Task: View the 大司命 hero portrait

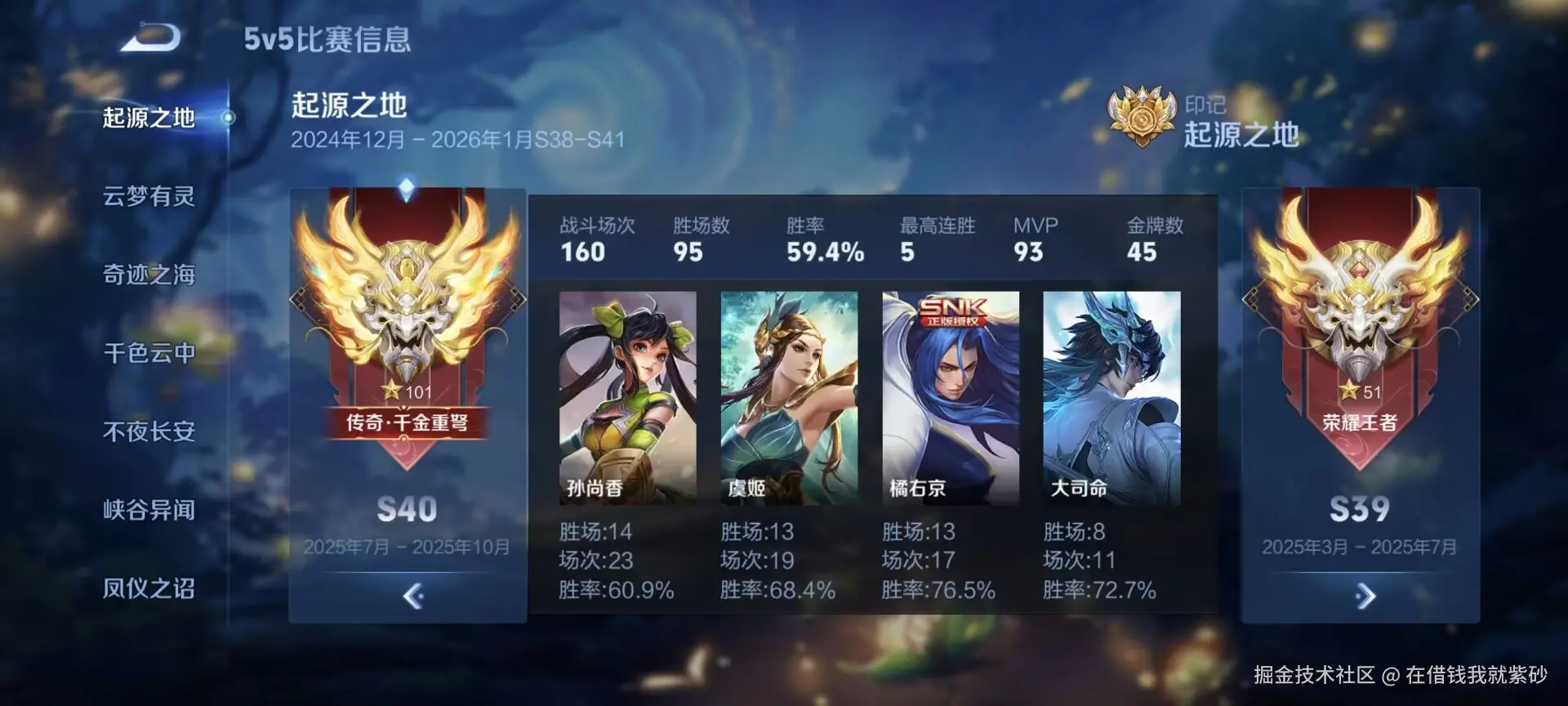Action: click(x=1111, y=398)
